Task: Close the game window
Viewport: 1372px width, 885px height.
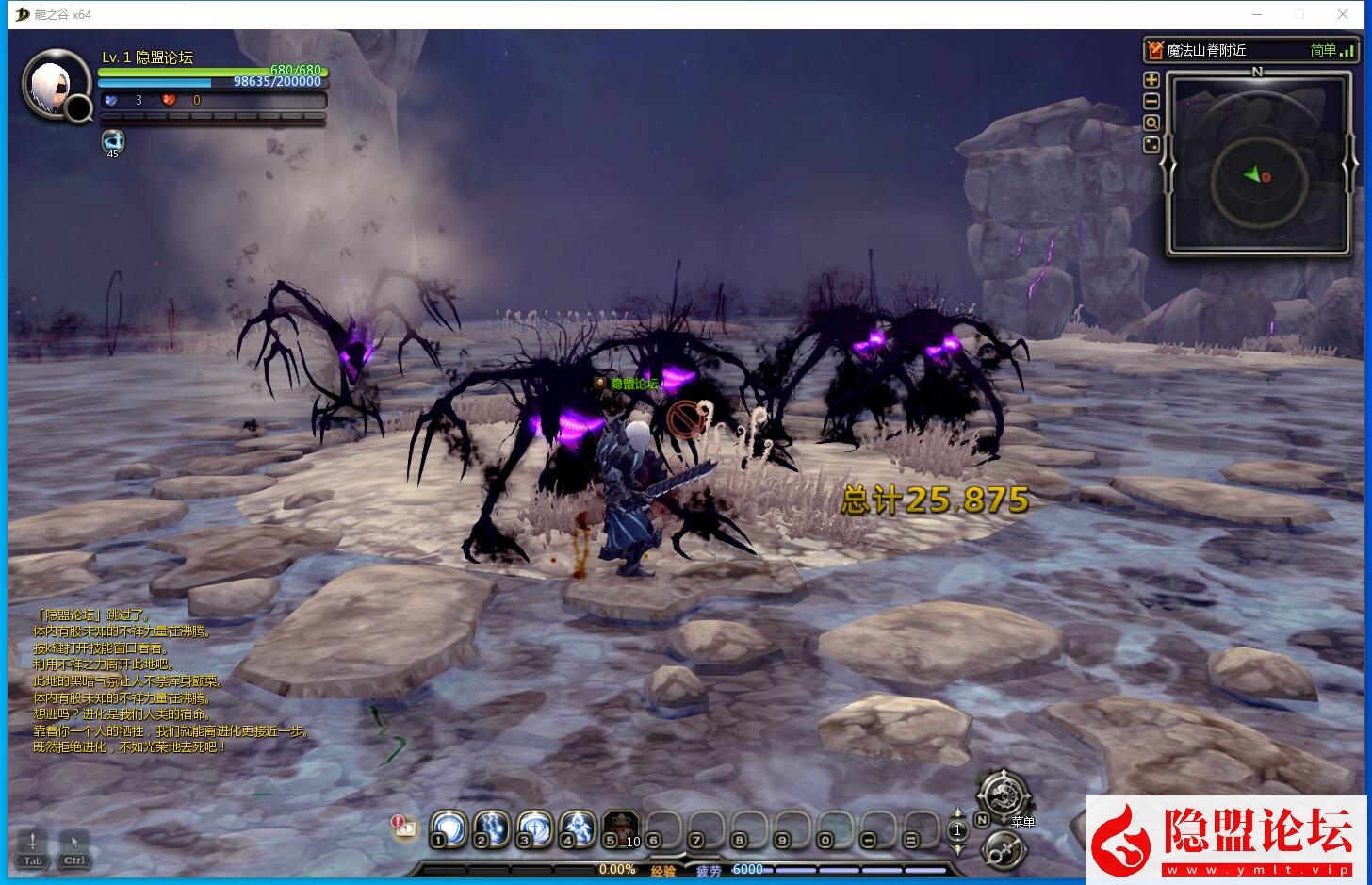Action: coord(1343,14)
